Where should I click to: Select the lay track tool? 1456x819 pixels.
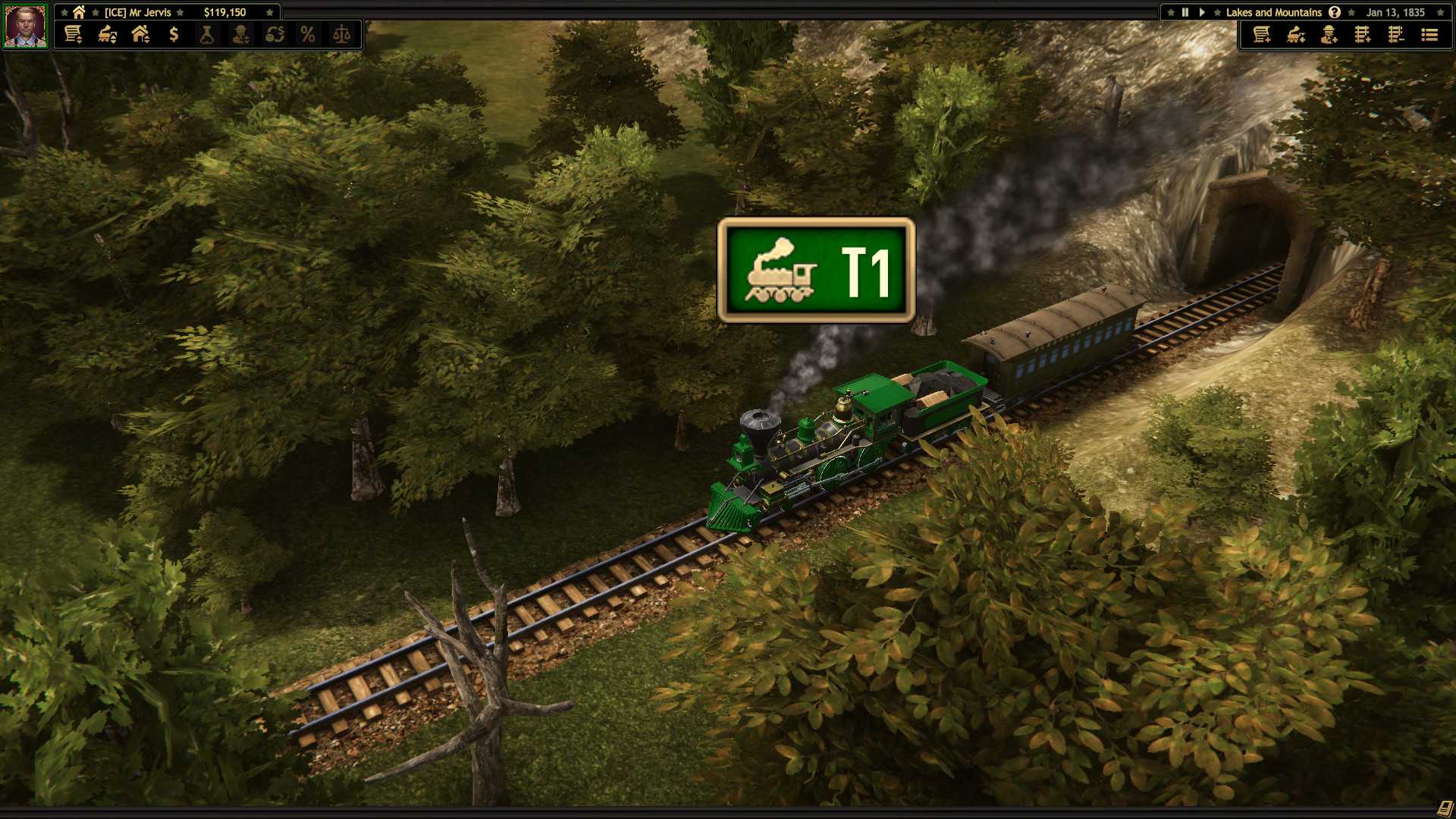(1363, 35)
